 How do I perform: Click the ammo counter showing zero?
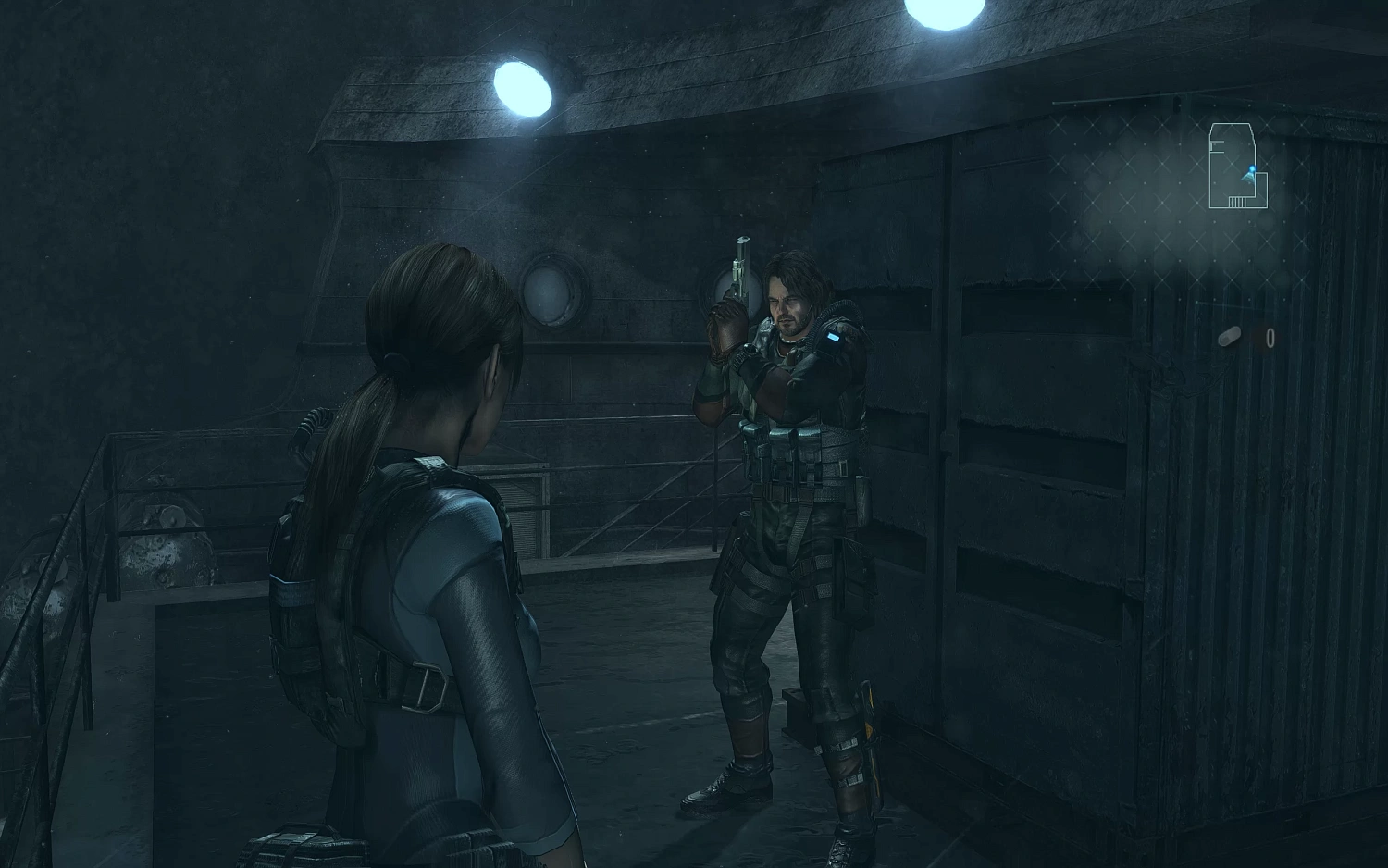click(1270, 338)
